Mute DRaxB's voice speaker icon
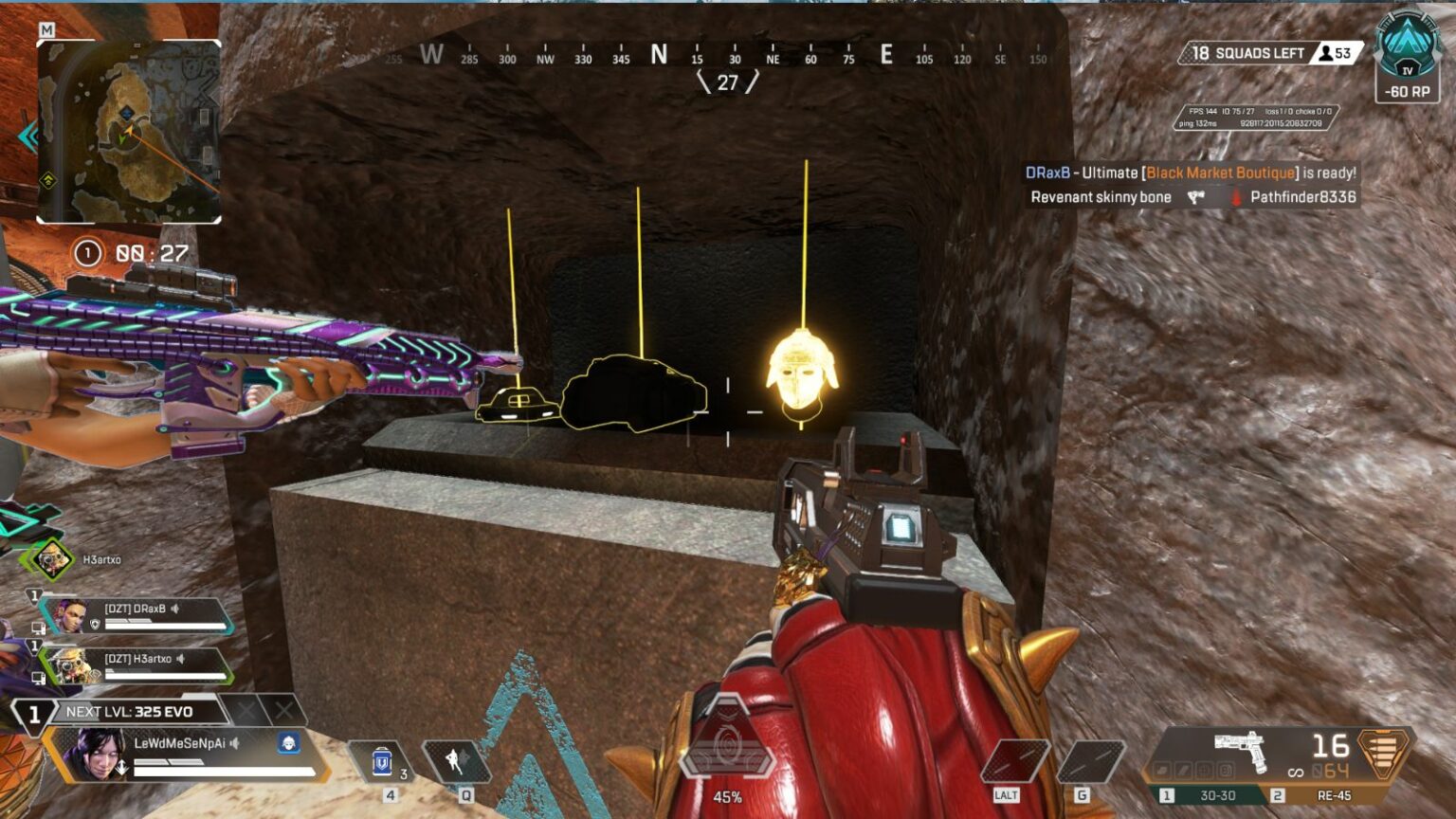This screenshot has height=819, width=1456. click(x=174, y=610)
